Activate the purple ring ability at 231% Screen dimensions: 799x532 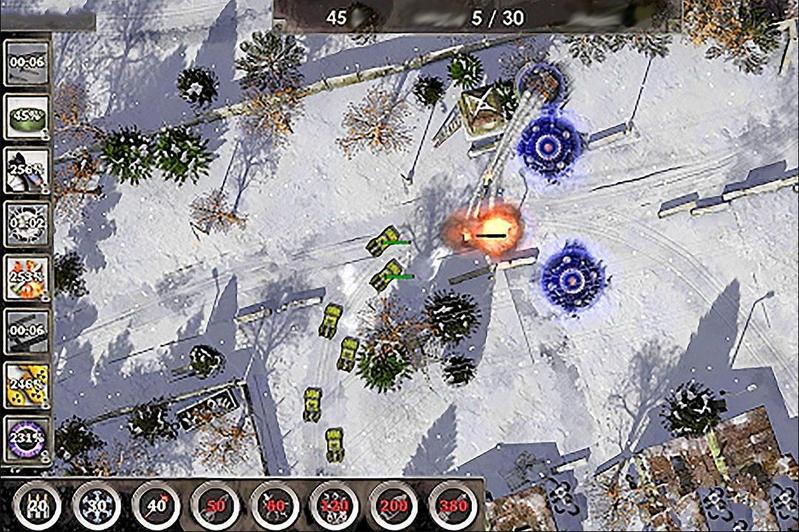(x=28, y=438)
